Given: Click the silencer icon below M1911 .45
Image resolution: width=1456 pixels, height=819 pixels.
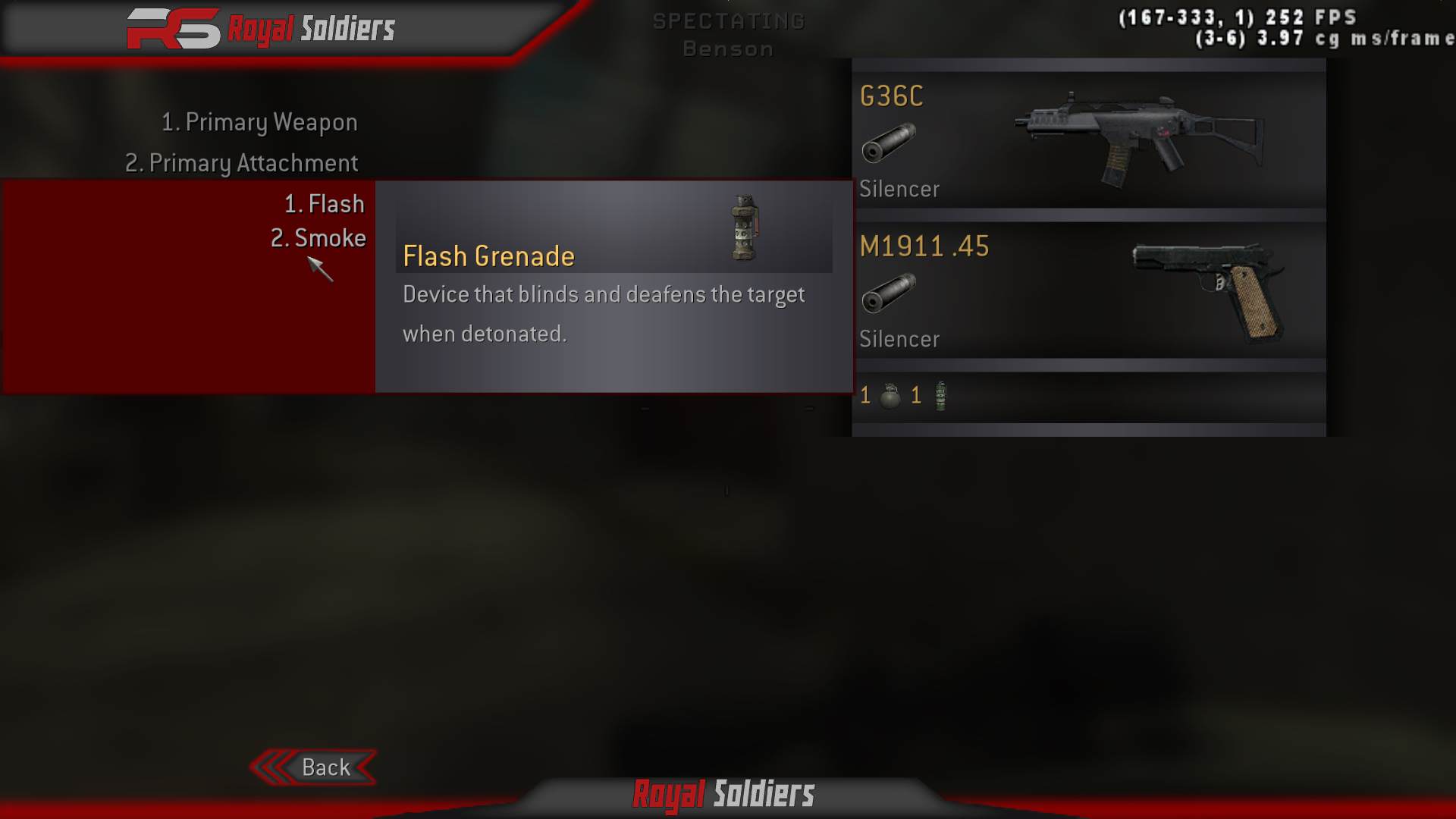Looking at the screenshot, I should coord(889,296).
